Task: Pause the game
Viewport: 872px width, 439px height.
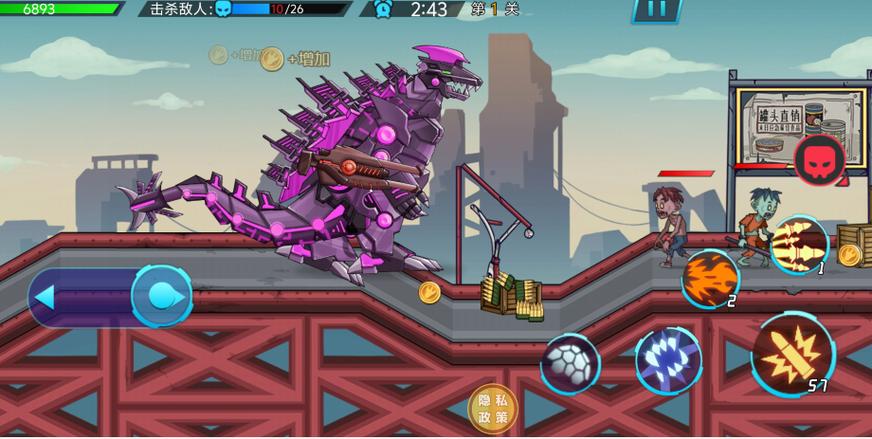Action: click(x=656, y=9)
